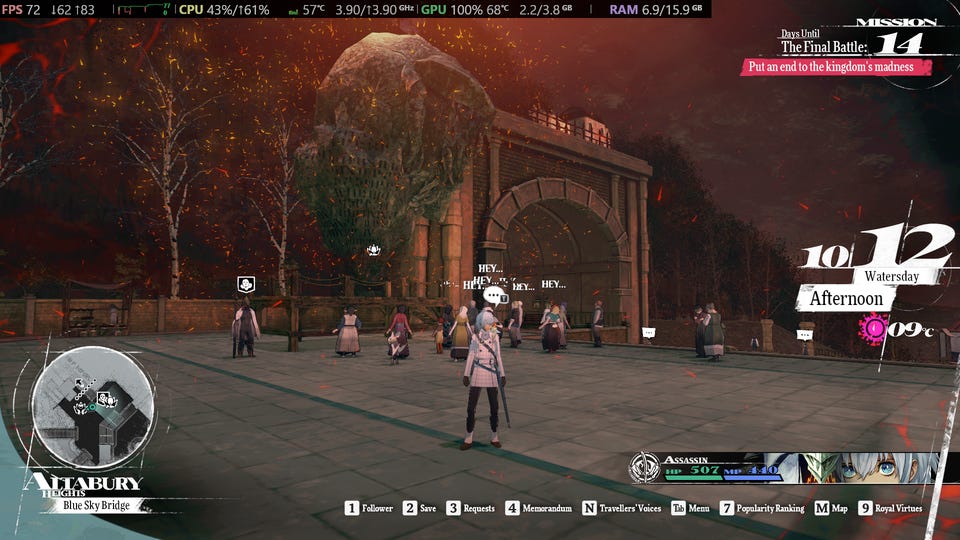Open the Map from the bottom bar
Image resolution: width=960 pixels, height=540 pixels.
(831, 508)
